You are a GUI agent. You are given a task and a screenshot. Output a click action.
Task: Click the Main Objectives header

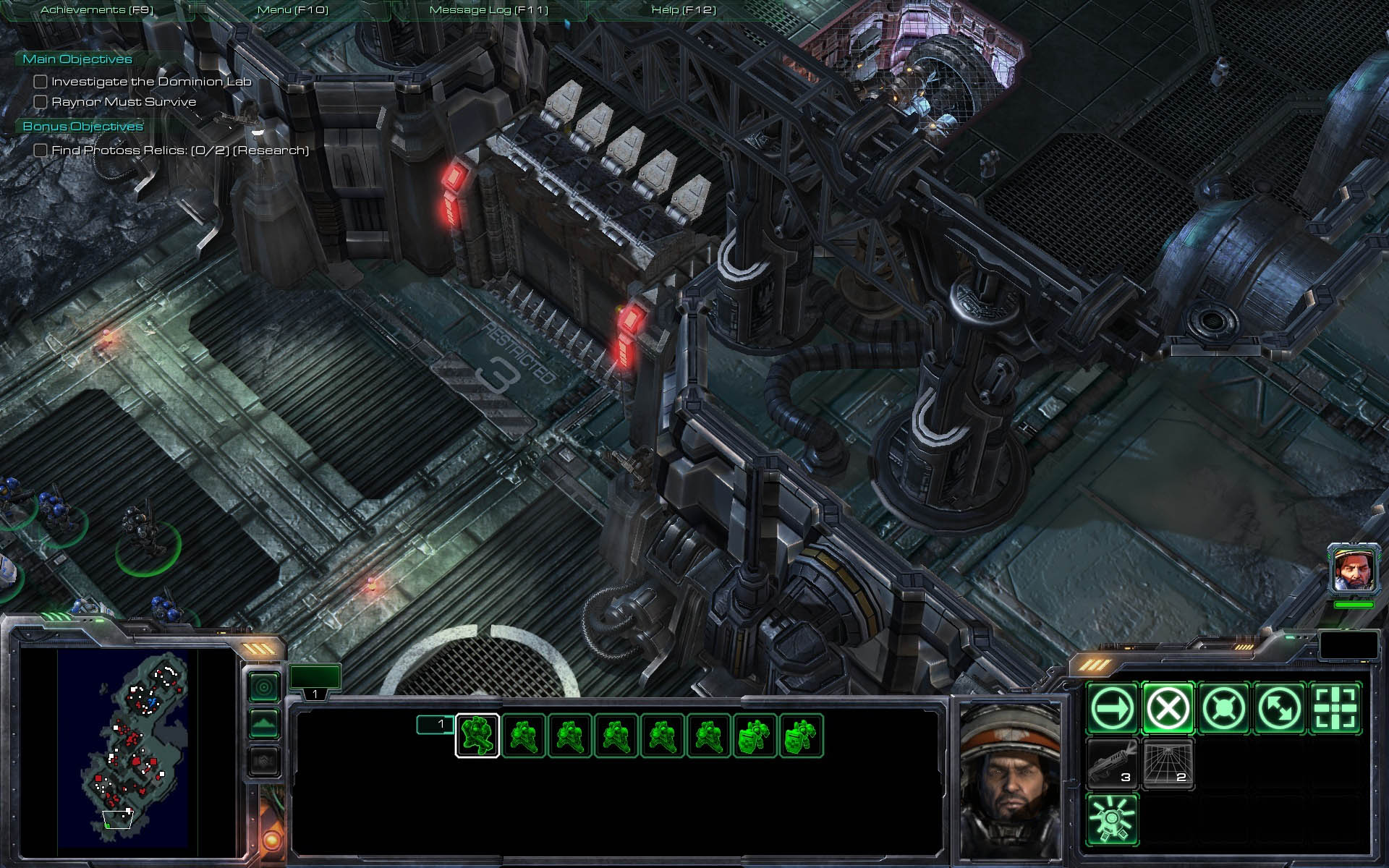click(77, 59)
